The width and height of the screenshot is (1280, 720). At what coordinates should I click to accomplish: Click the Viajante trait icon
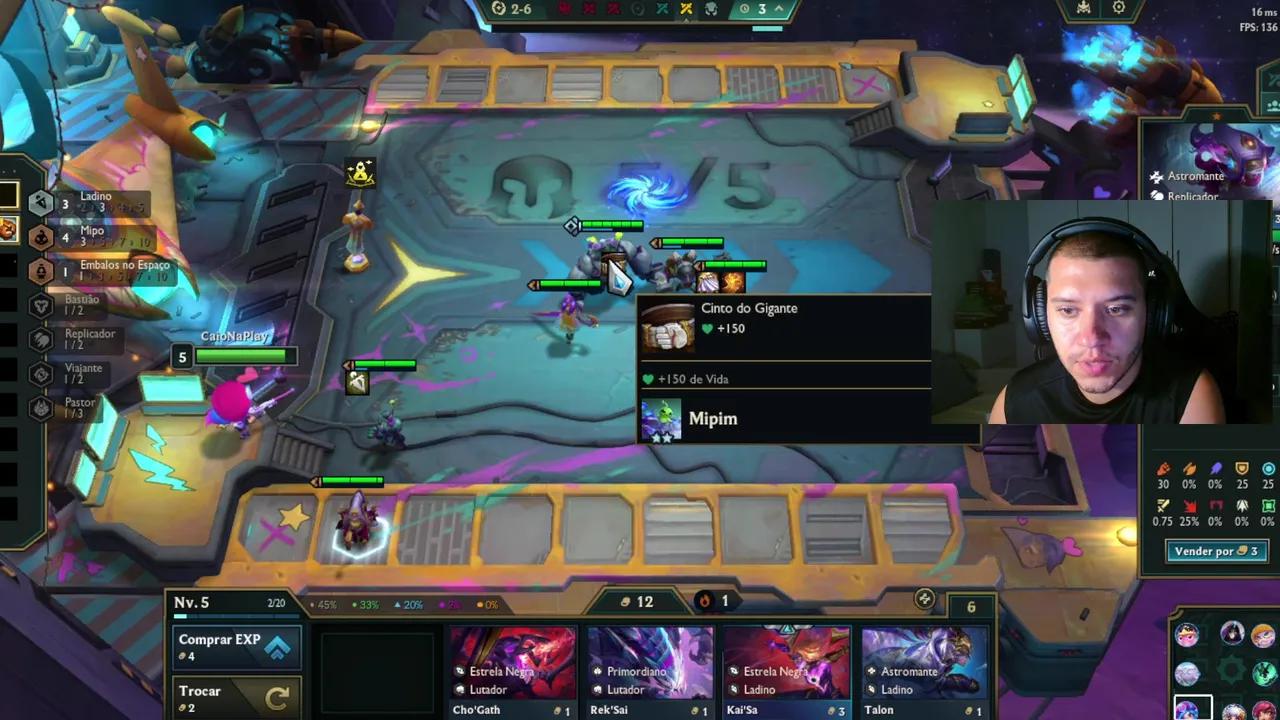coord(41,372)
